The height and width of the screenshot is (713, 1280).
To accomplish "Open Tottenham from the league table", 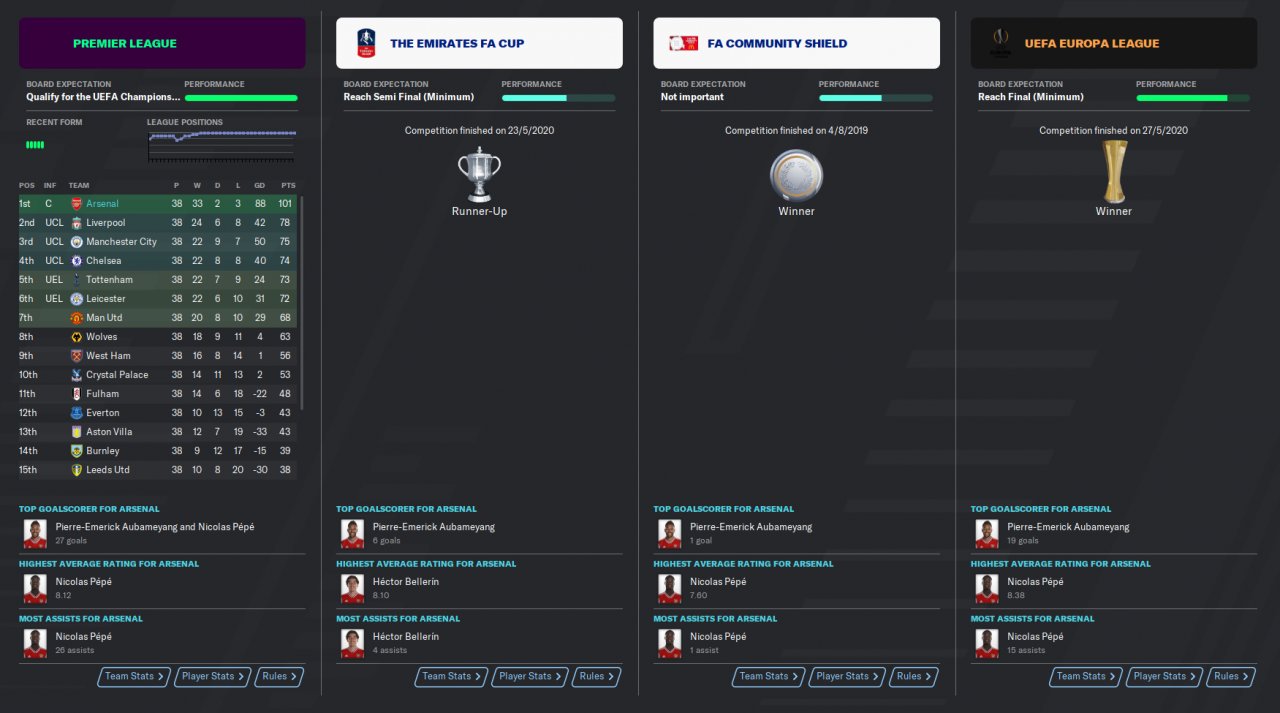I will 109,280.
